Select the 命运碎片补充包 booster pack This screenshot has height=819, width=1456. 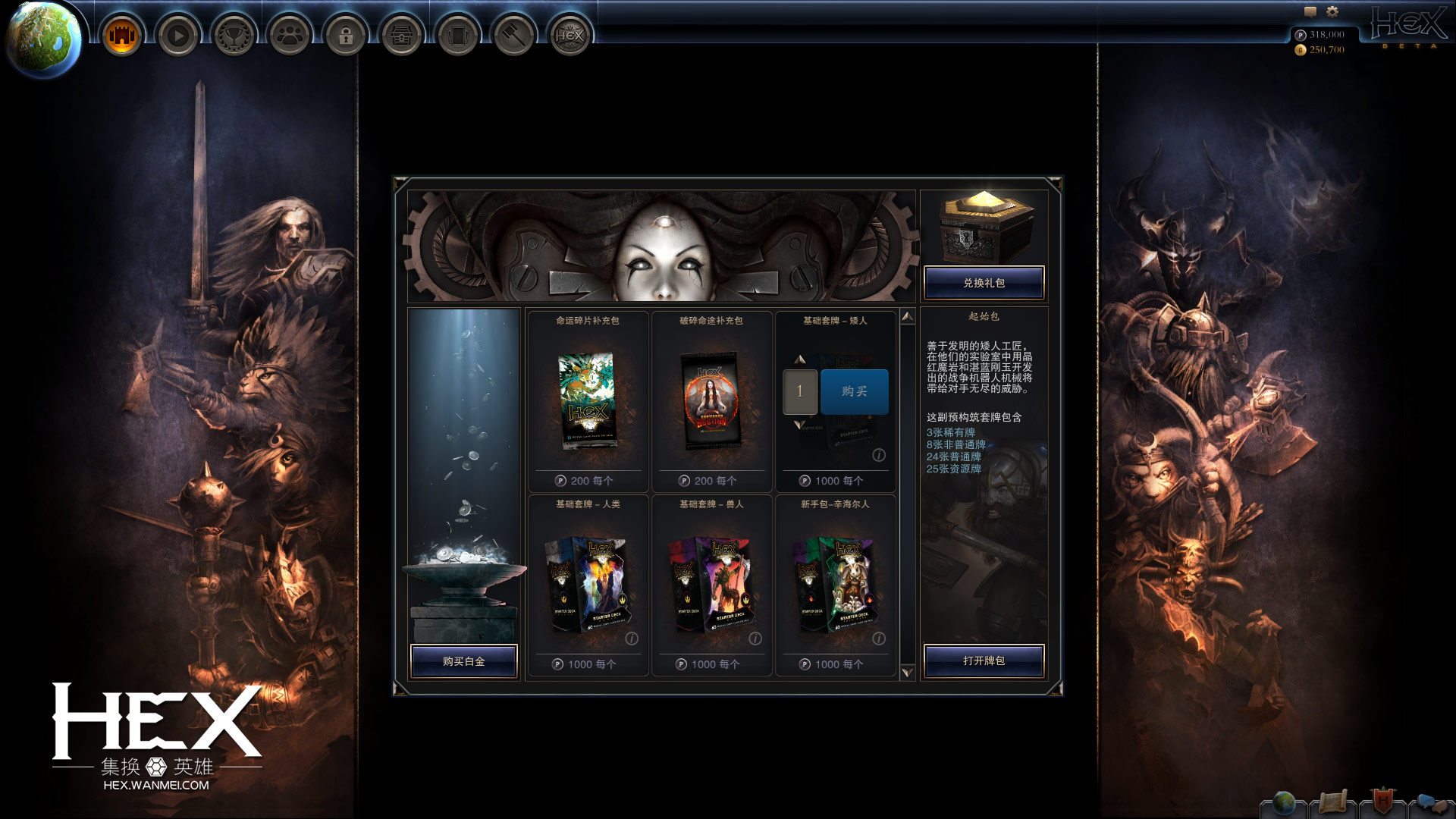588,402
